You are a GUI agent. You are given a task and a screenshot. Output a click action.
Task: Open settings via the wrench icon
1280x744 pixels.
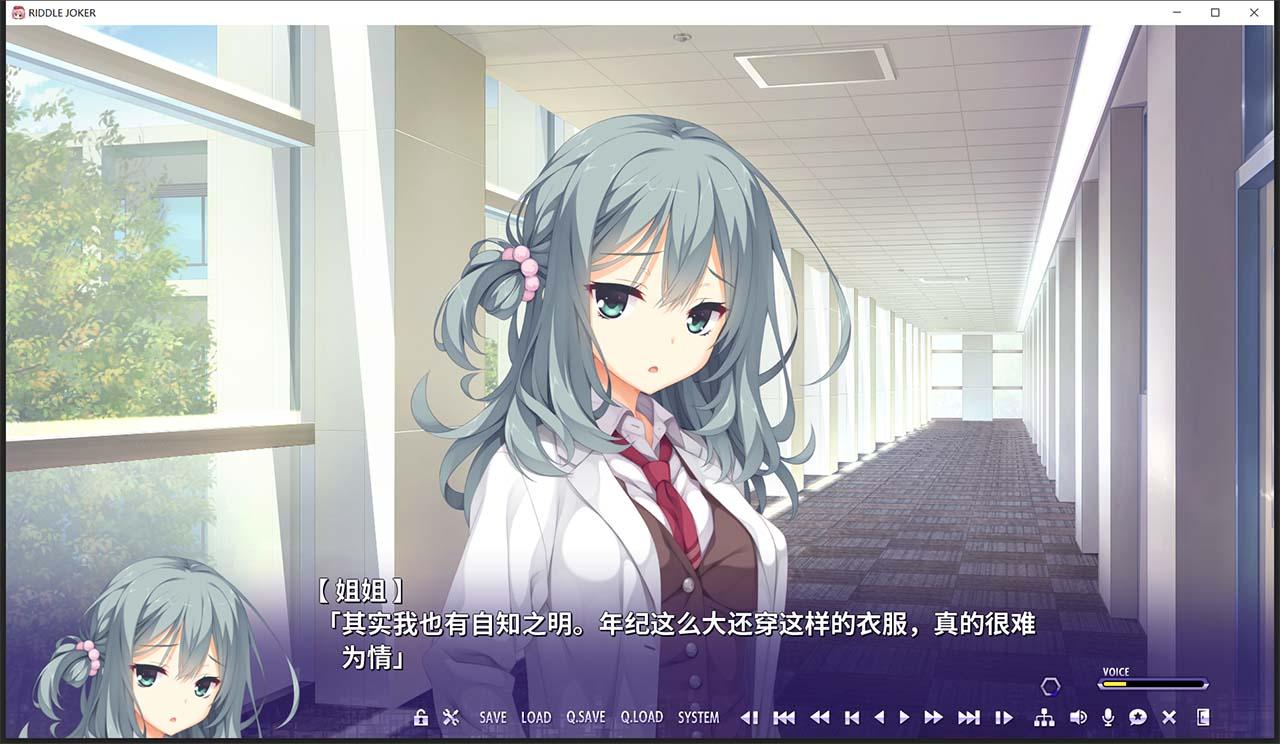(x=452, y=717)
